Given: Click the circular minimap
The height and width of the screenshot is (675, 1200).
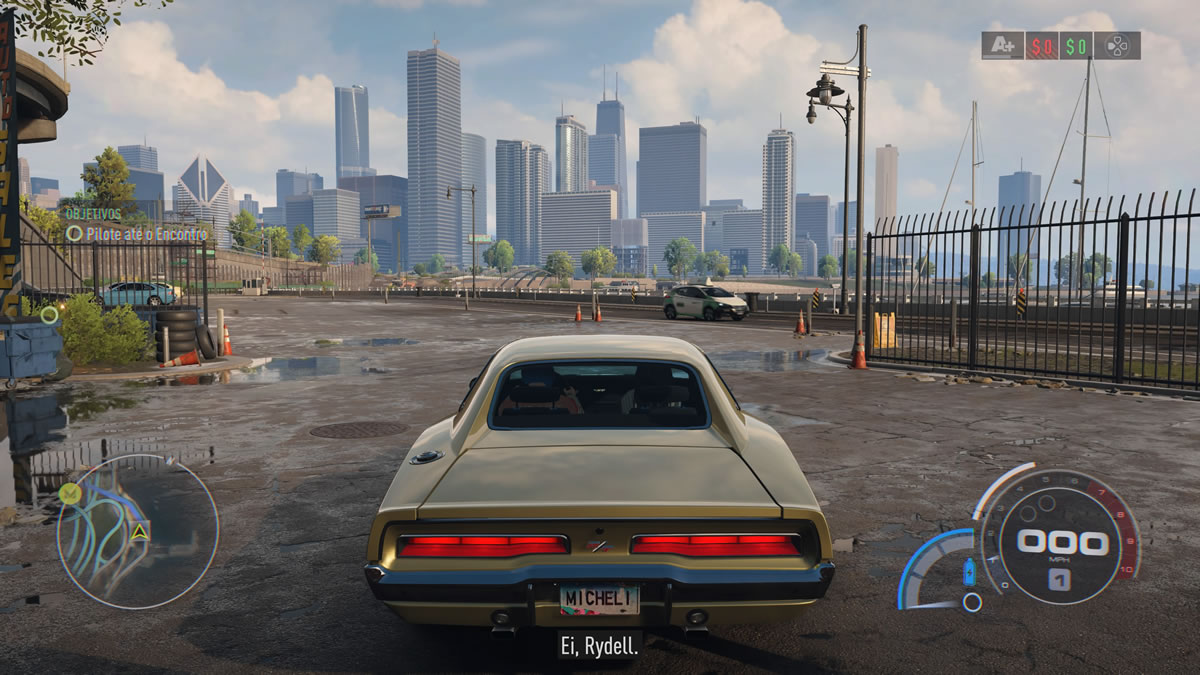Looking at the screenshot, I should coord(137,531).
